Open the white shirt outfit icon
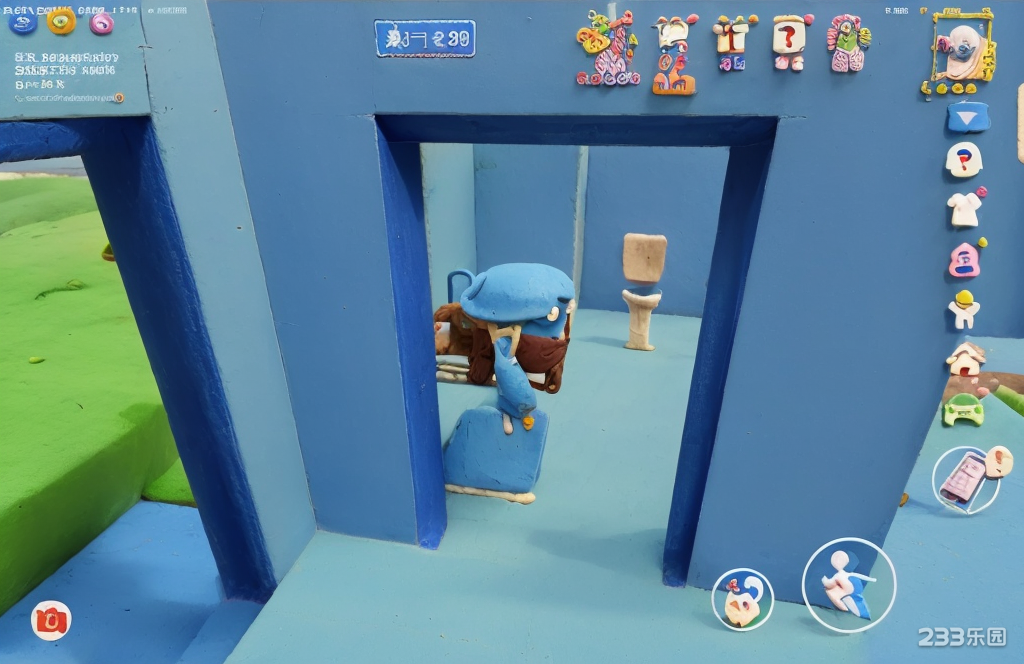This screenshot has width=1024, height=664. coord(965,208)
